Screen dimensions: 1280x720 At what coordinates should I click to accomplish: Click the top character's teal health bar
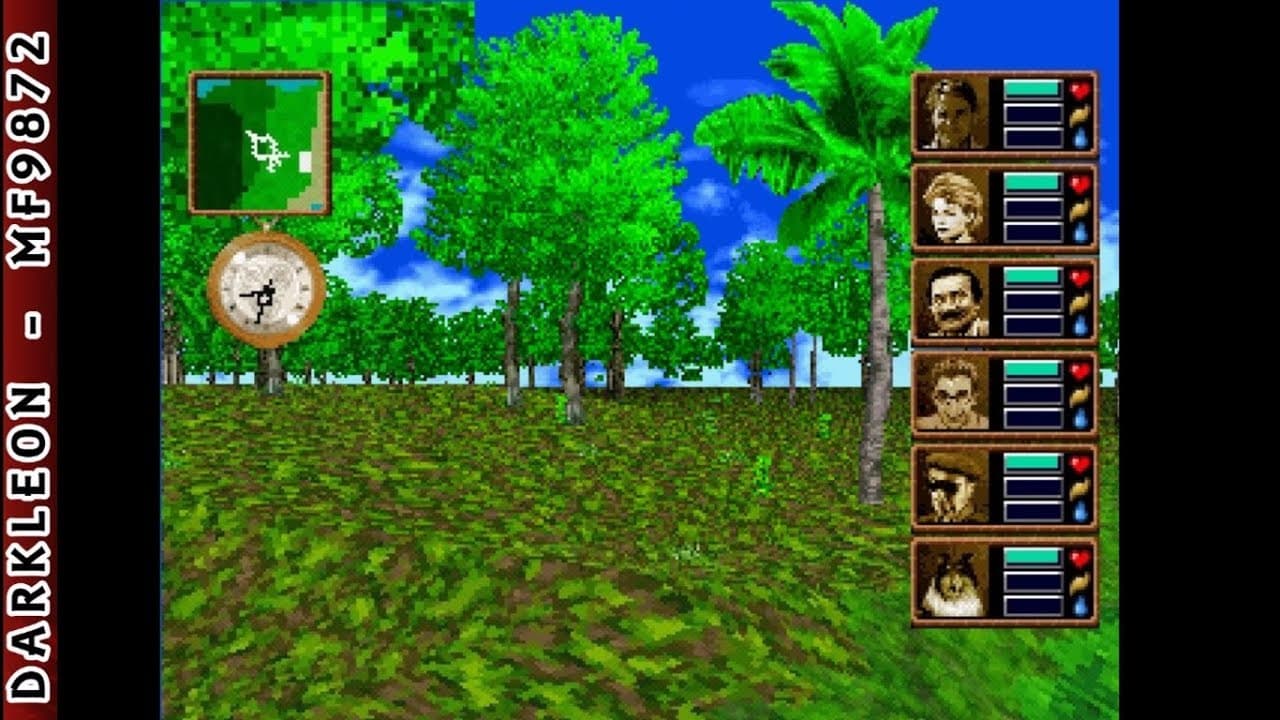tap(1031, 88)
